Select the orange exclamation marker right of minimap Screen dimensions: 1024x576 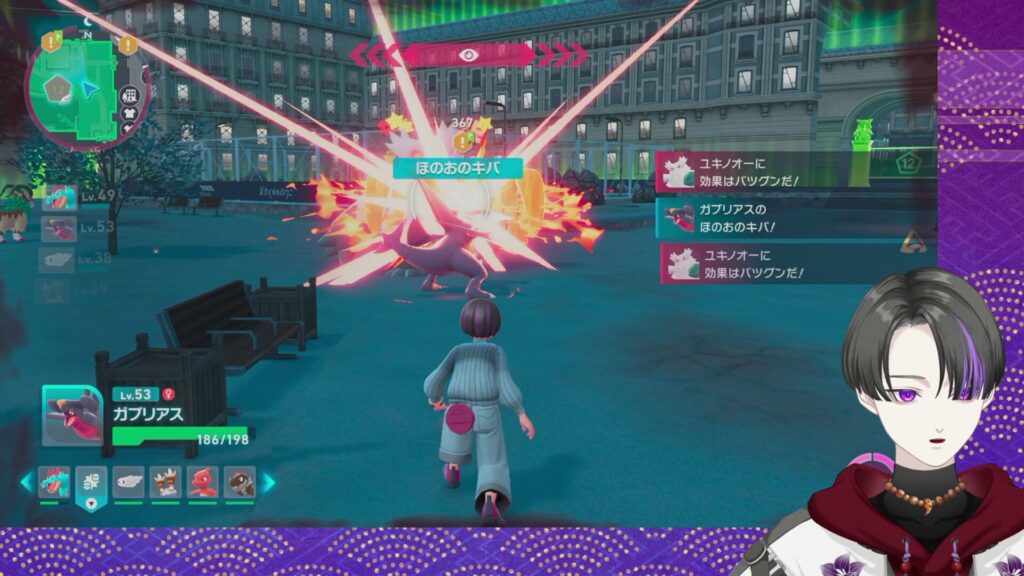(127, 44)
